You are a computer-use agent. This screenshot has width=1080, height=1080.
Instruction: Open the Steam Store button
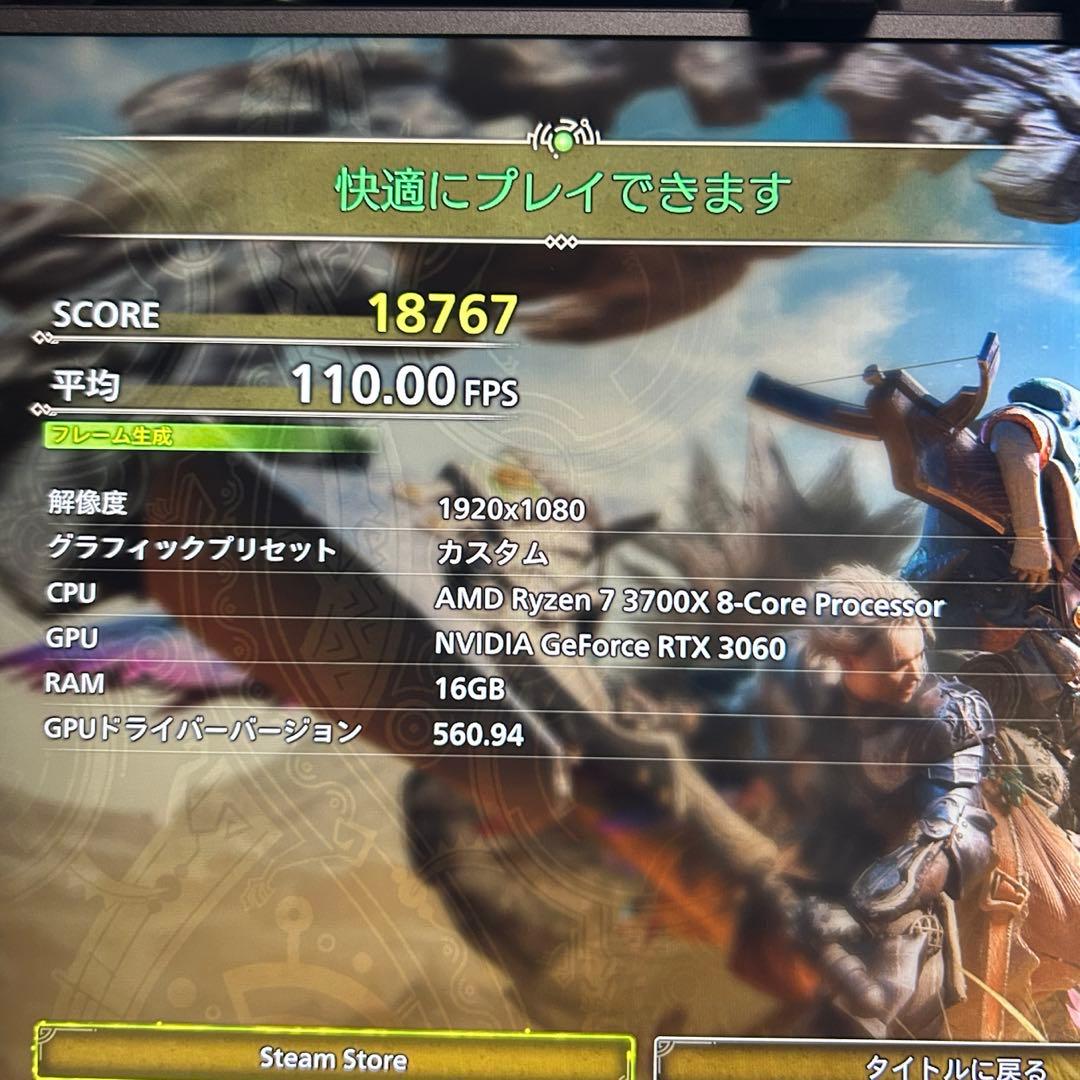tap(334, 1056)
